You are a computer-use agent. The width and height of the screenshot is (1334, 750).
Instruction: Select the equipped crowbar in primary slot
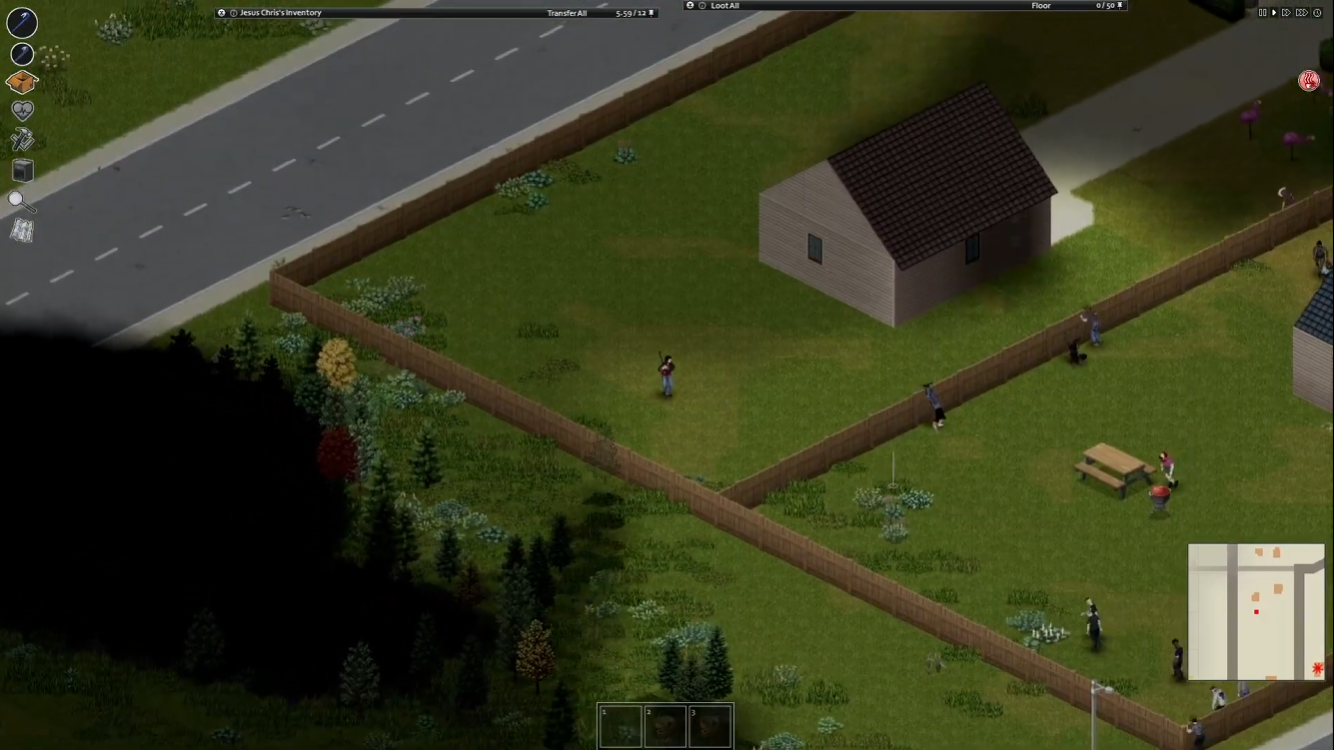tap(22, 24)
